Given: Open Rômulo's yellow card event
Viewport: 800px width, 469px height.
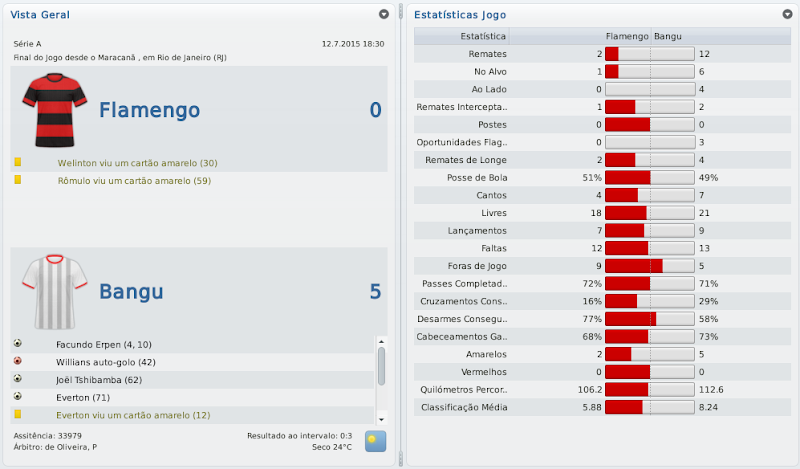Looking at the screenshot, I should coord(134,181).
